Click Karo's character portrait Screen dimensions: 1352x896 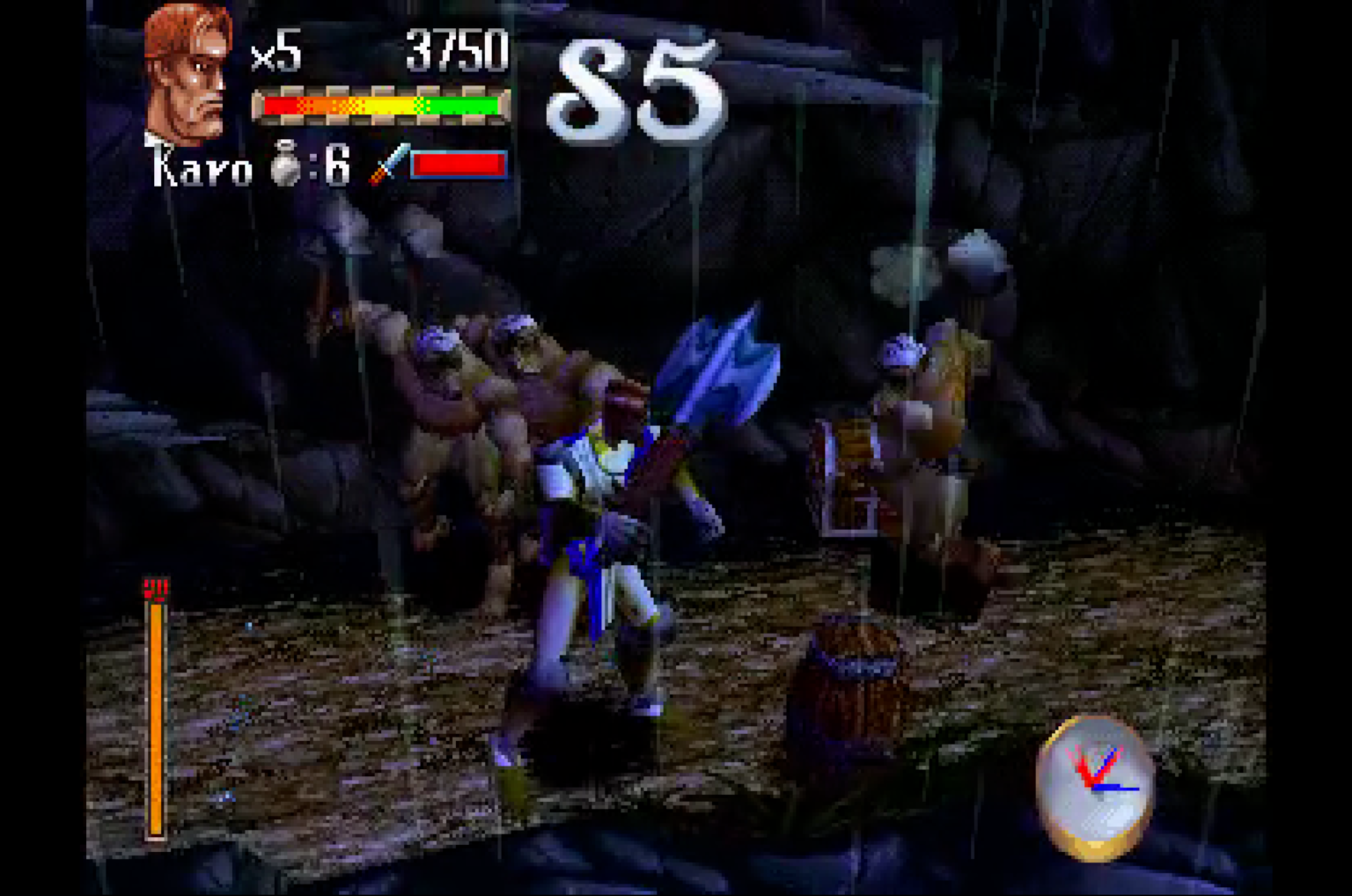point(187,74)
